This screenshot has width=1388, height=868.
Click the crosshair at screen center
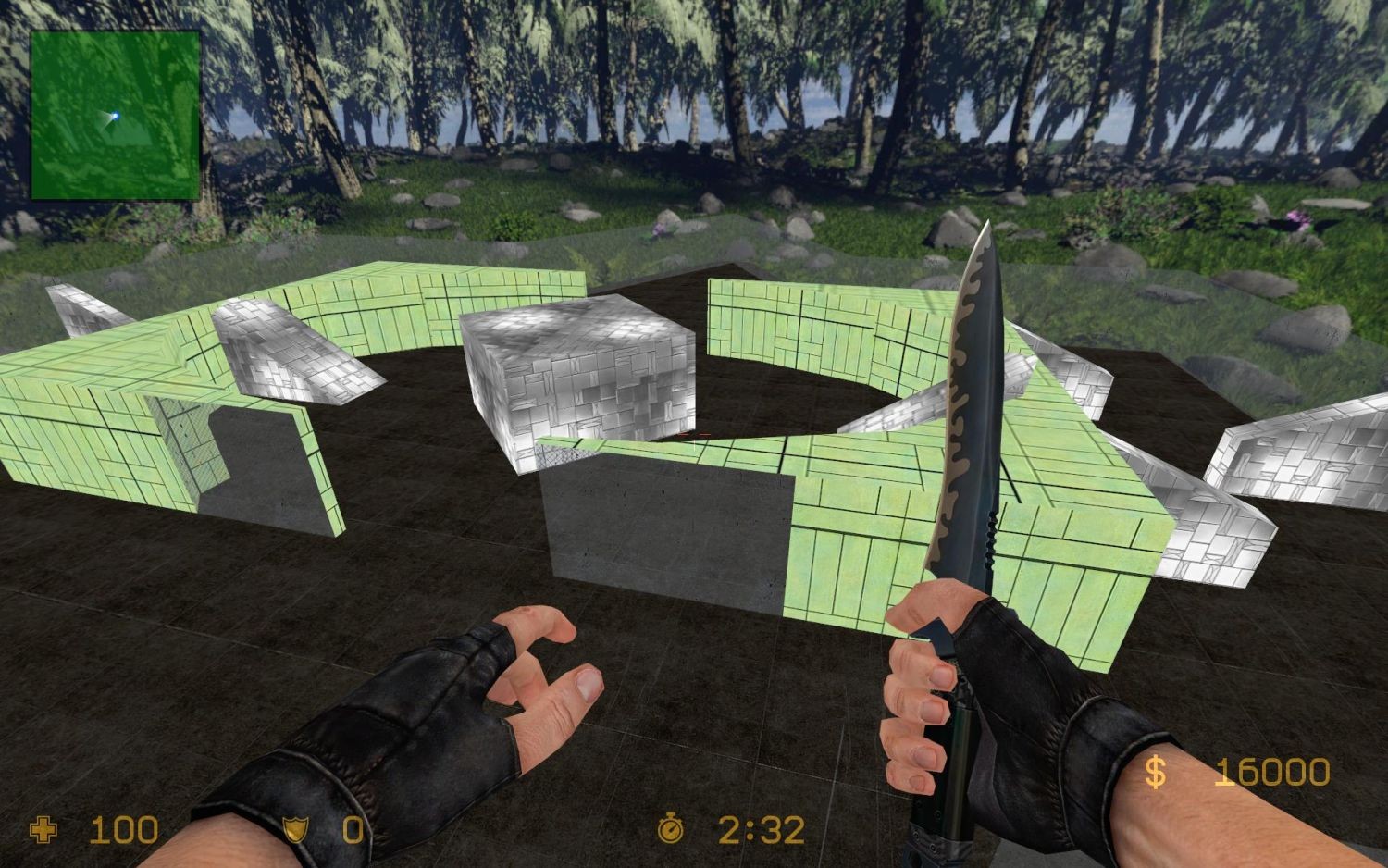(x=694, y=434)
